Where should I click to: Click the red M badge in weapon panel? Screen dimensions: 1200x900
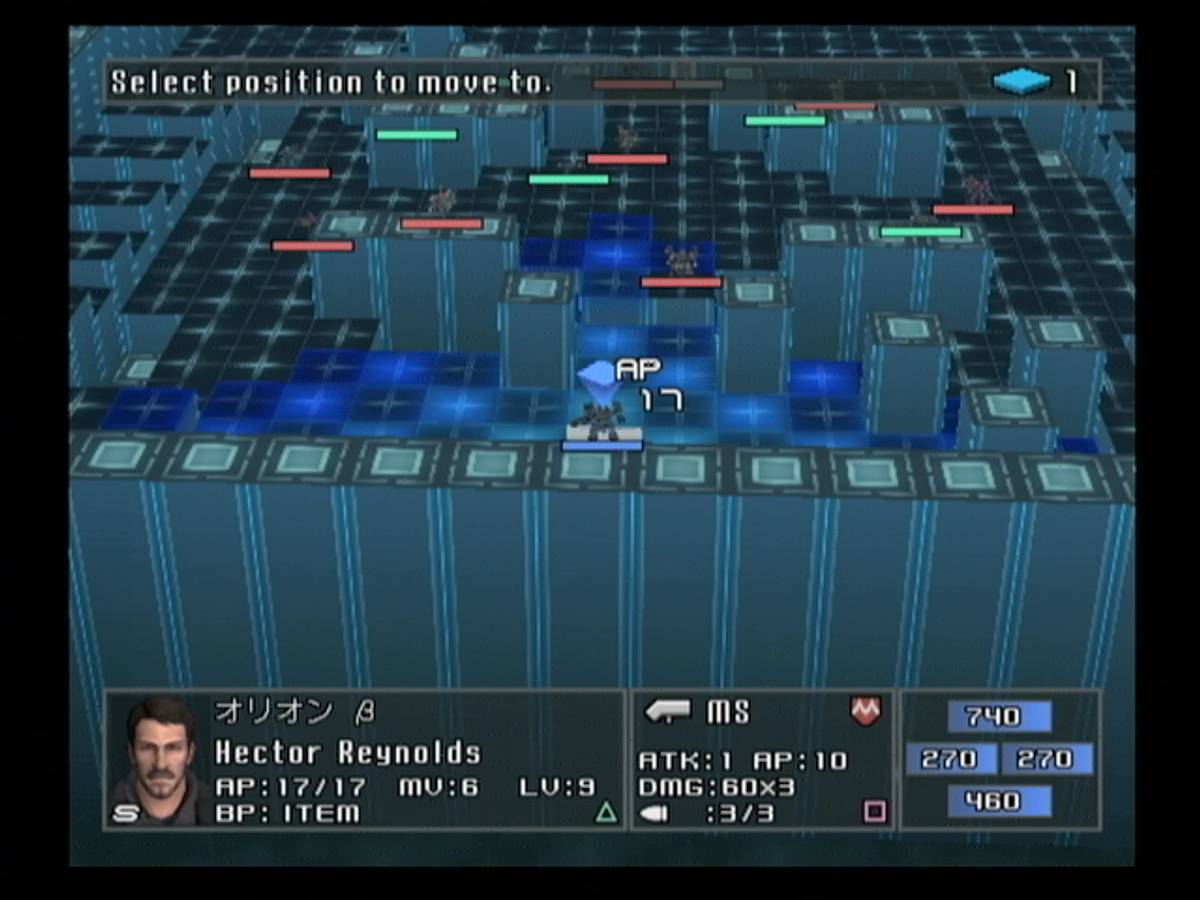(864, 711)
